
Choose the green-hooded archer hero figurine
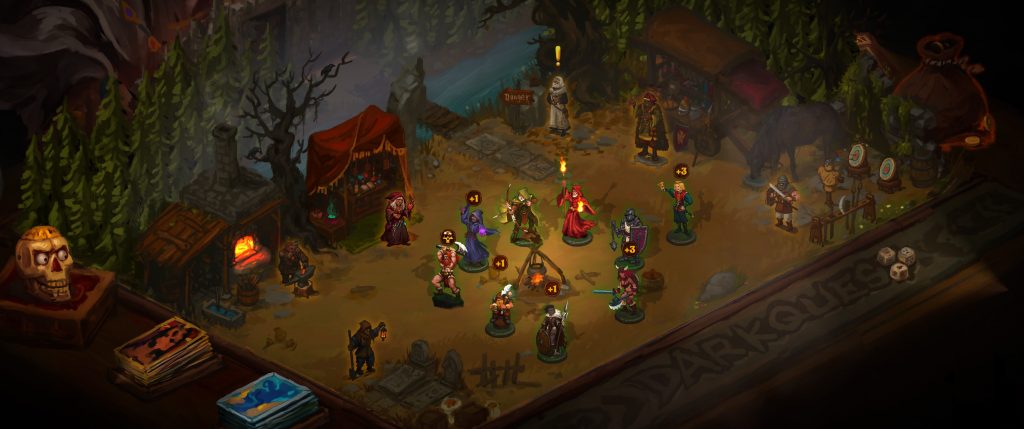pos(522,215)
